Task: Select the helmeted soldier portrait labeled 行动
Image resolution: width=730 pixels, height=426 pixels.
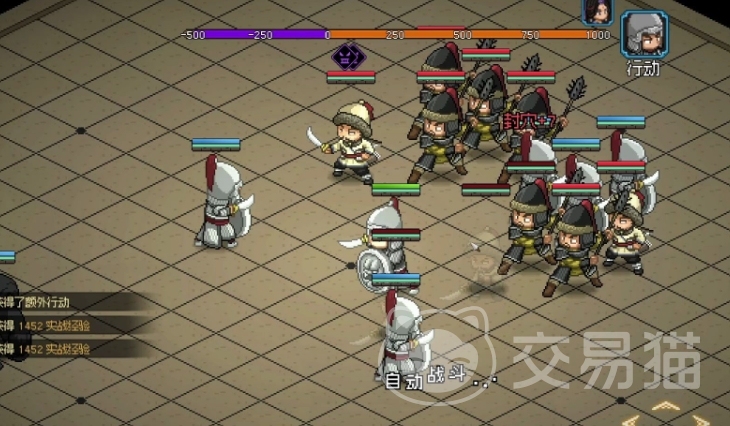Action: 644,35
